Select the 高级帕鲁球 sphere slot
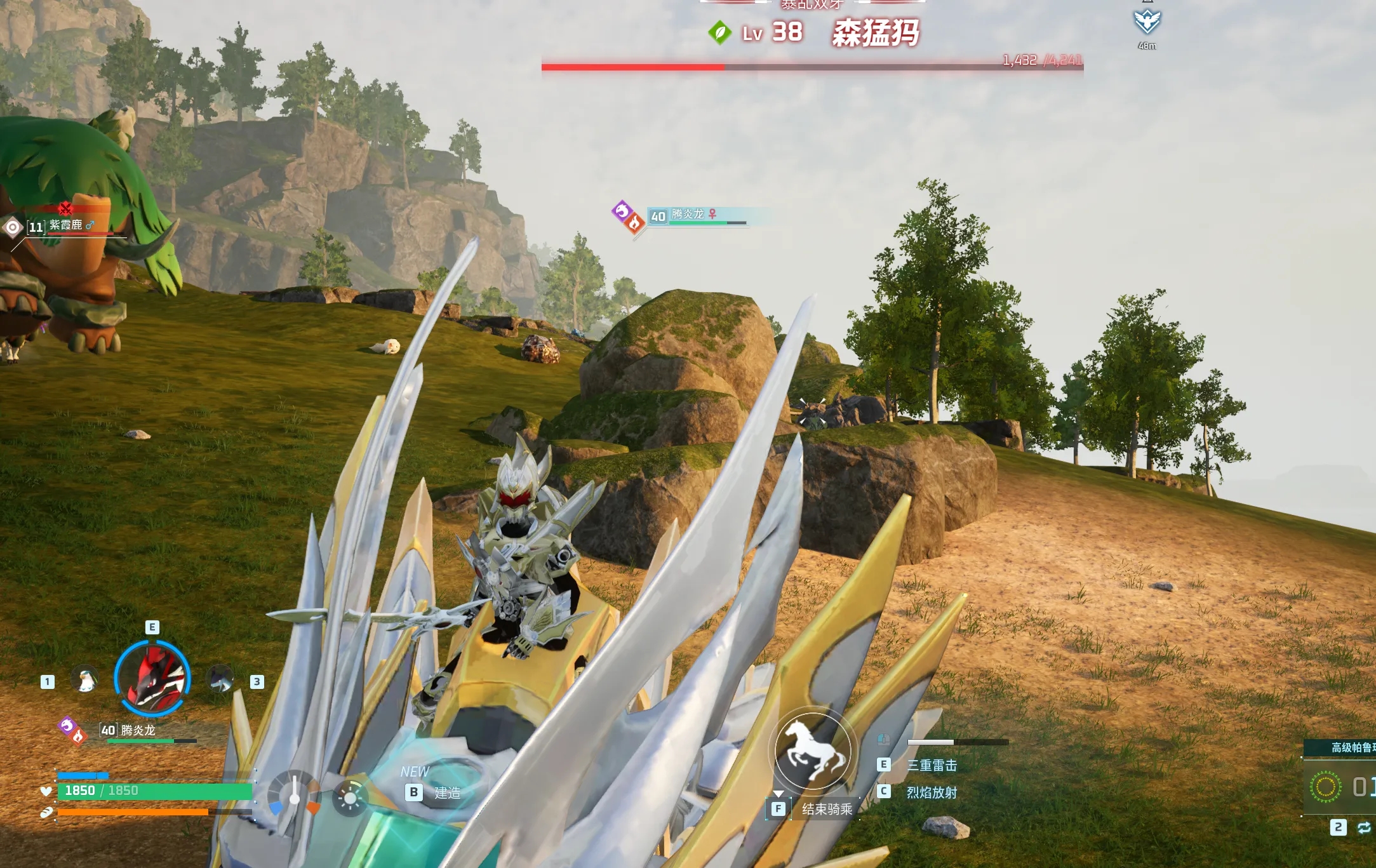This screenshot has width=1376, height=868. (1340, 786)
